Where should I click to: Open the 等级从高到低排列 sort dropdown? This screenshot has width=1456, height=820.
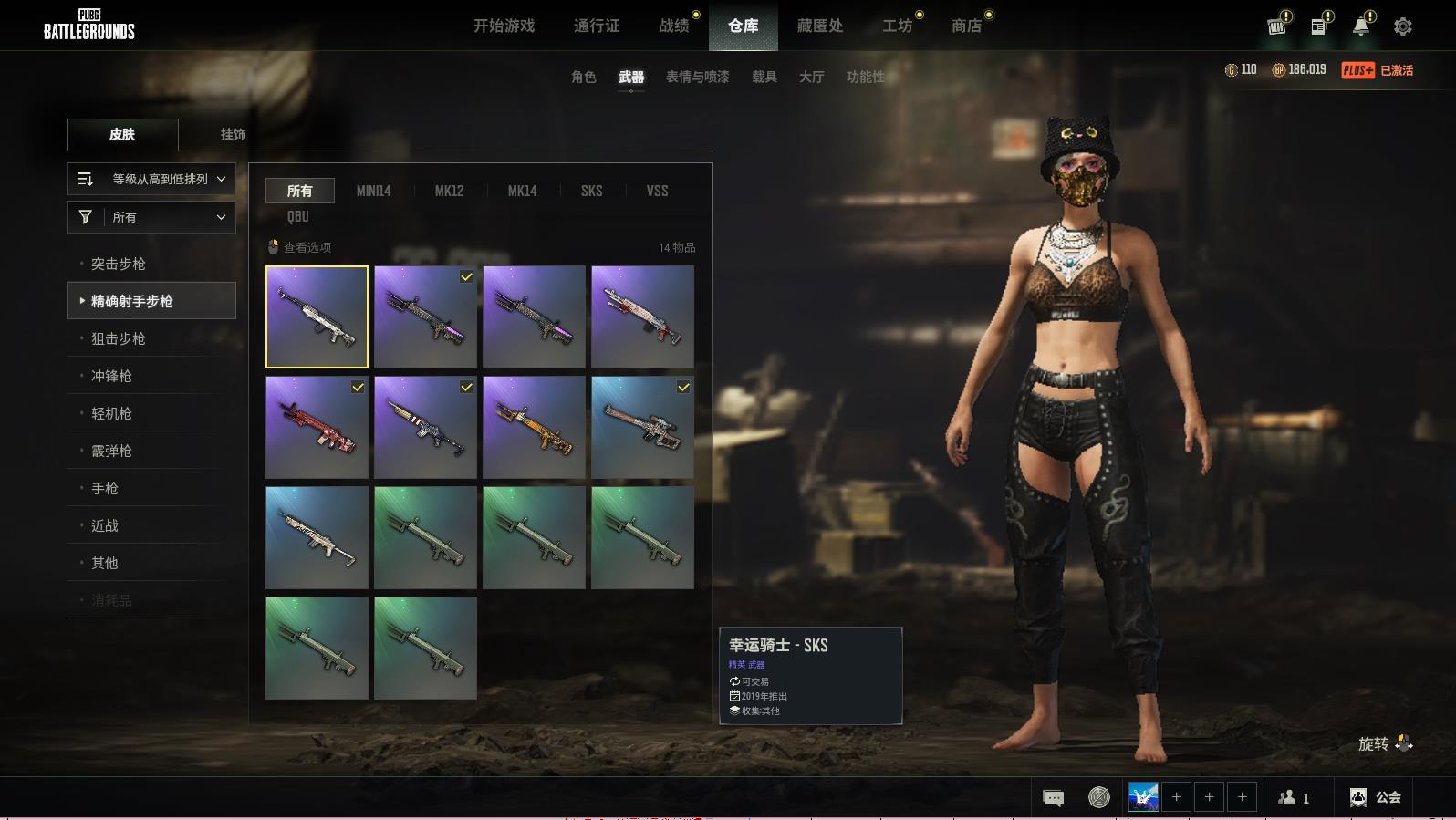coord(151,179)
